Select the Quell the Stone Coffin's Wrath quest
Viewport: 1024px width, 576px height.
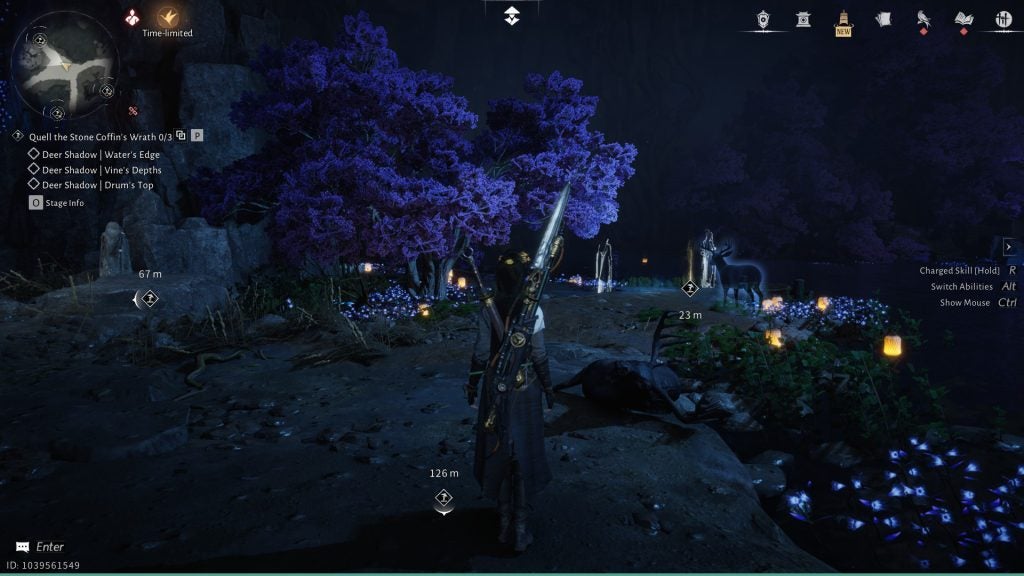pyautogui.click(x=94, y=136)
